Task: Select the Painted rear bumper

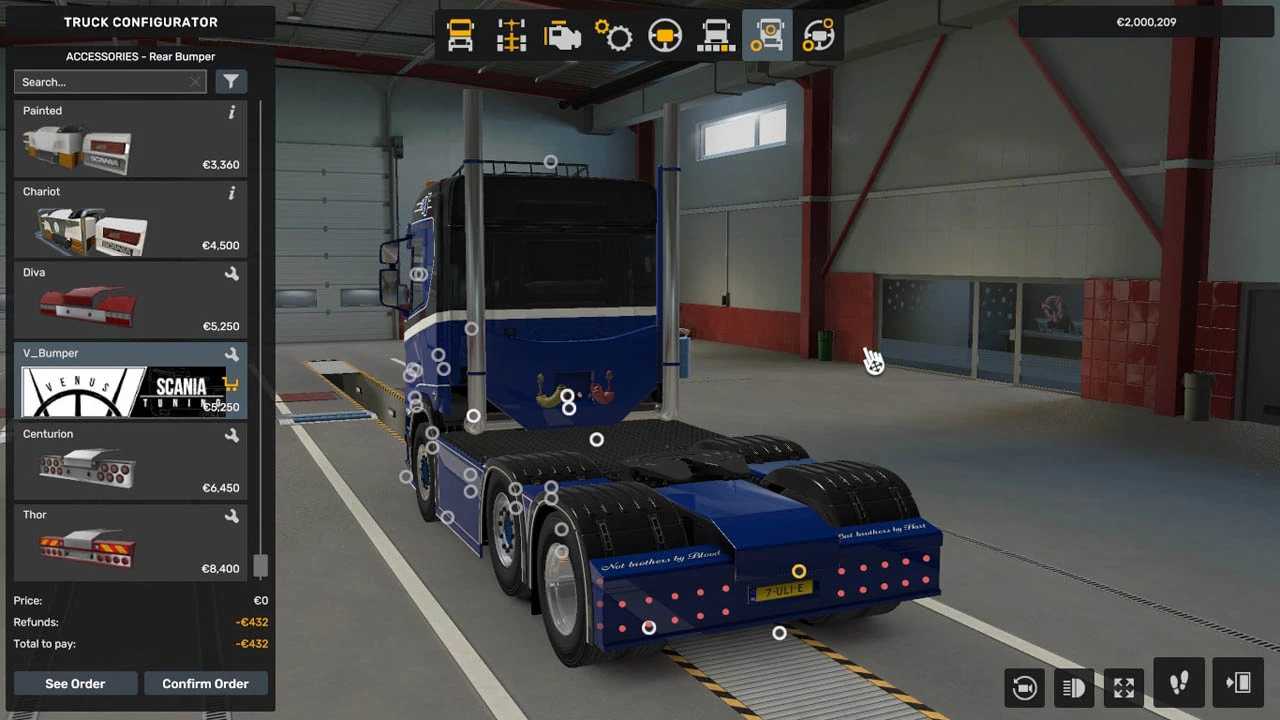Action: pos(130,139)
